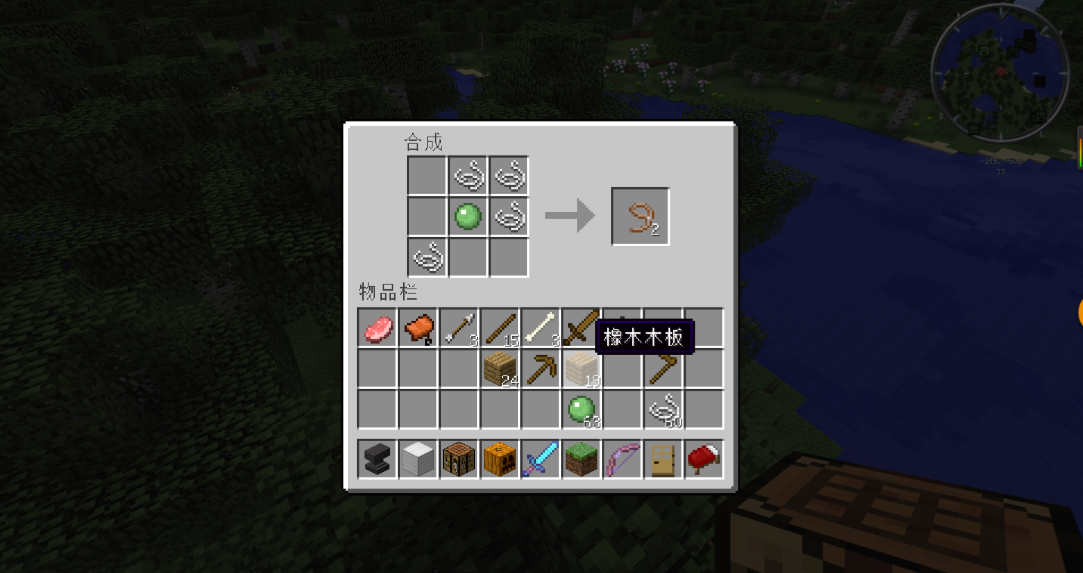Select the wooden pickaxe slot

(x=541, y=369)
